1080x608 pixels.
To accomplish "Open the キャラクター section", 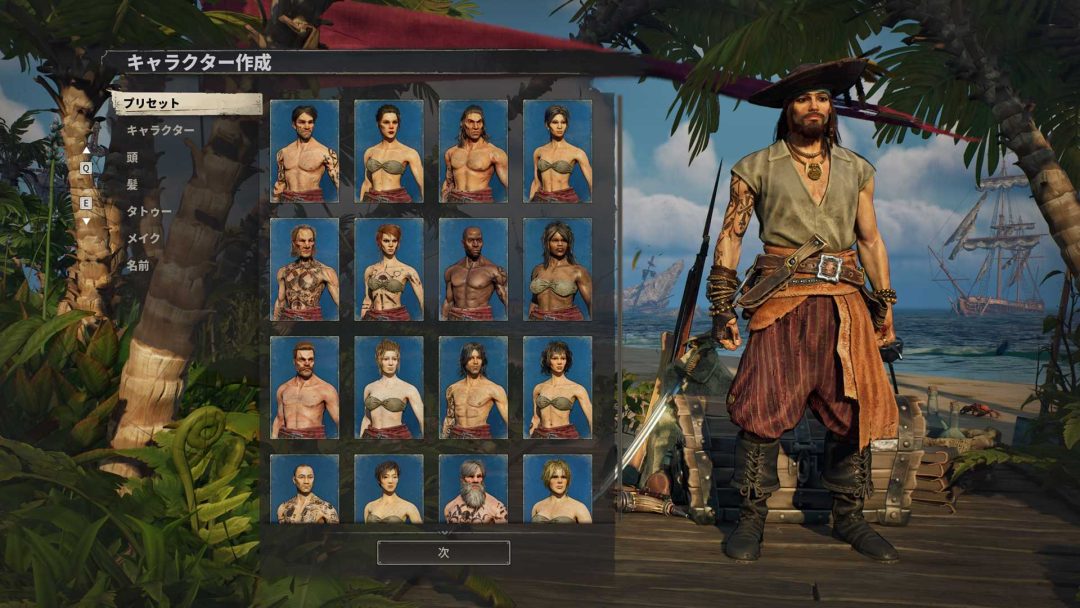I will (x=160, y=131).
